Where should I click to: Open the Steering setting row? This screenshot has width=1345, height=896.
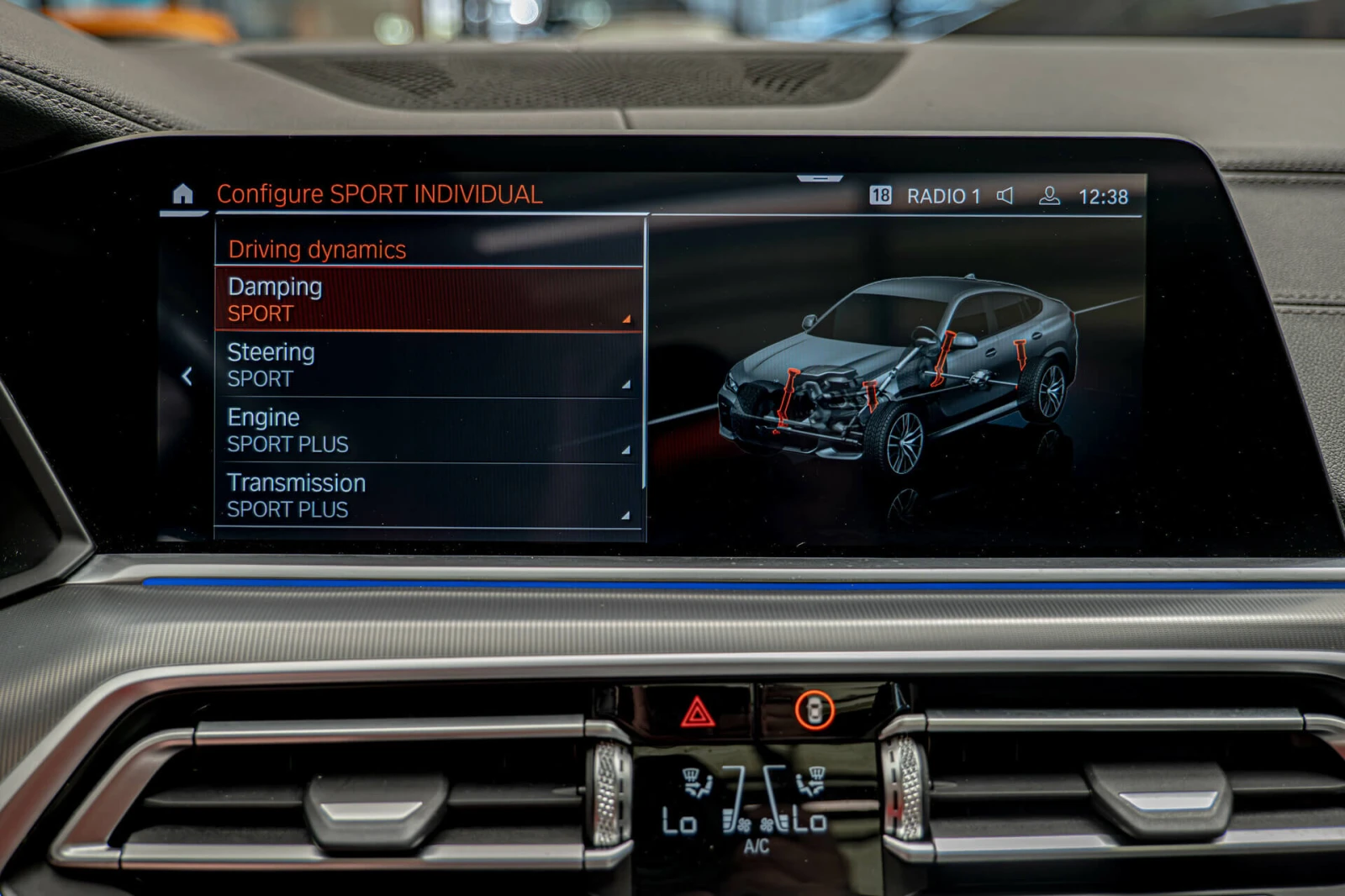point(429,366)
